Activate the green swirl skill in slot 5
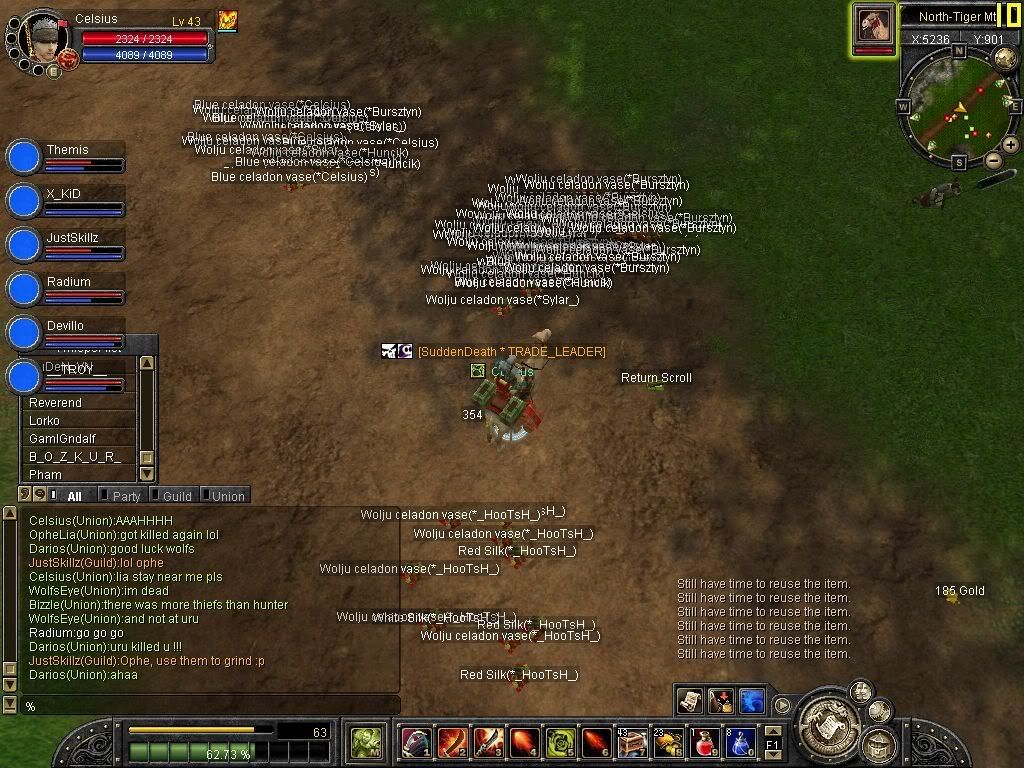The image size is (1024, 768). tap(560, 742)
